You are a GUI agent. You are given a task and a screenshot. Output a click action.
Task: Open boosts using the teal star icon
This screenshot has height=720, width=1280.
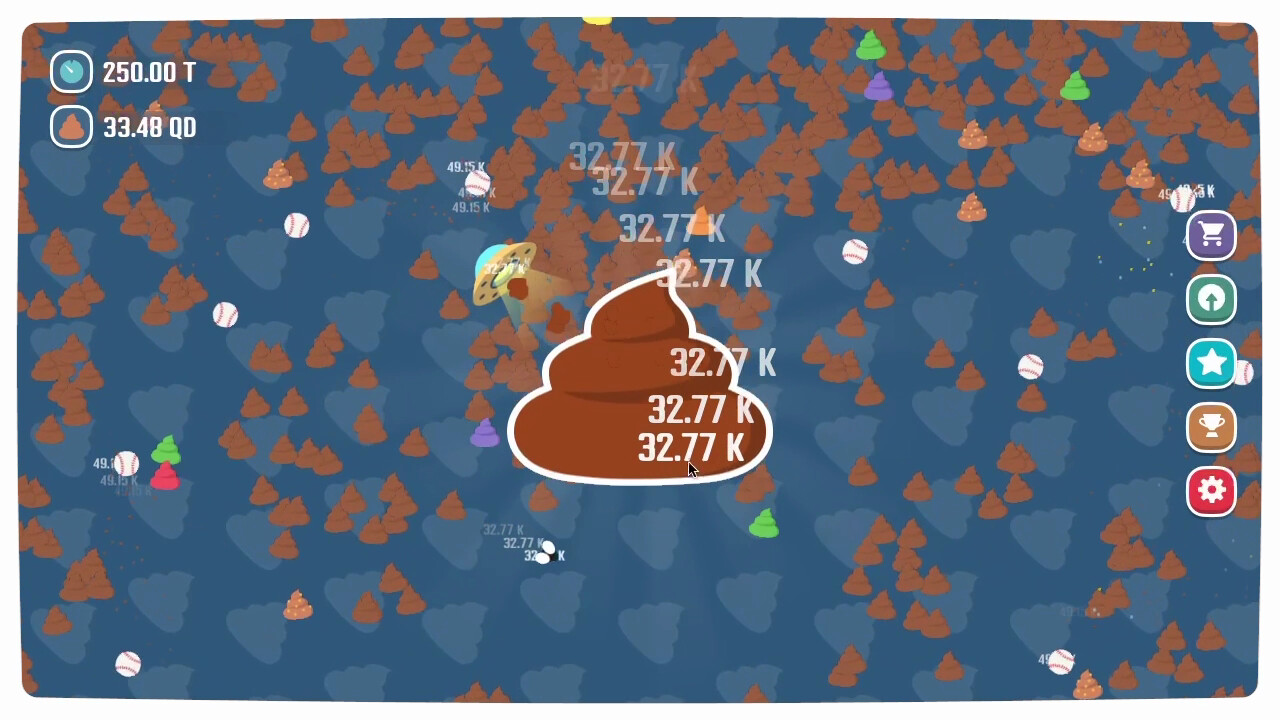coord(1210,364)
